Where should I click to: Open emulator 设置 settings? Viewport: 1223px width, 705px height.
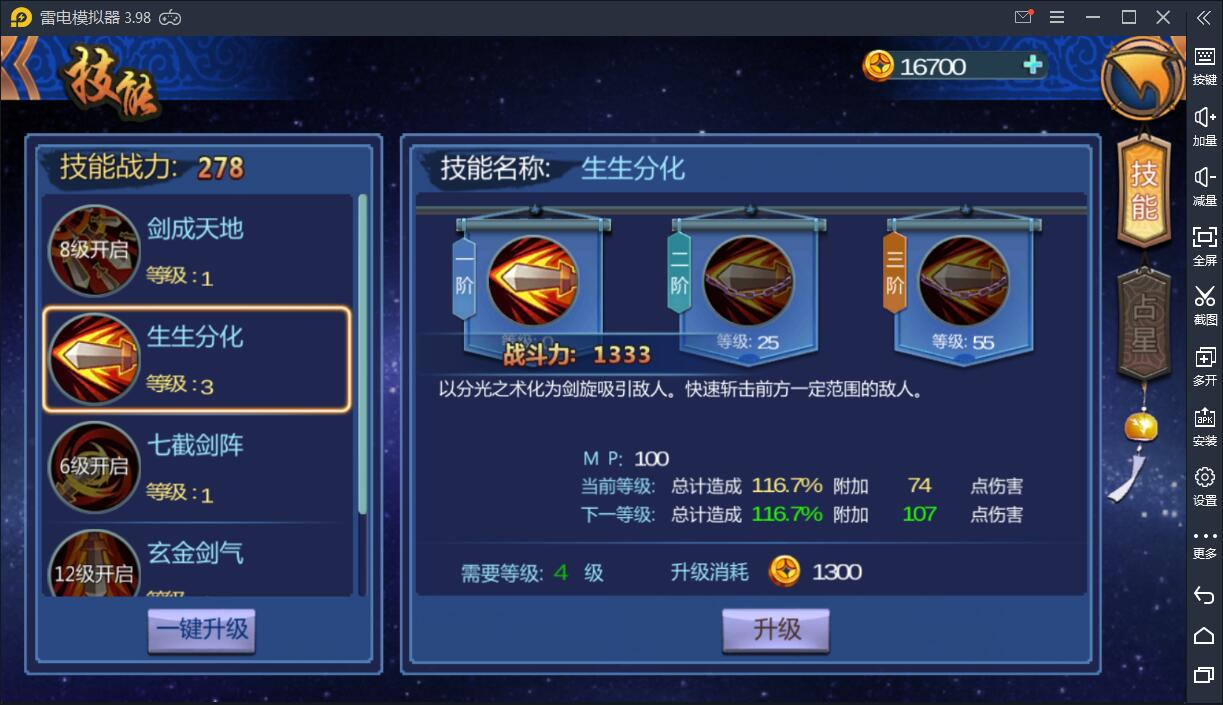(x=1204, y=485)
